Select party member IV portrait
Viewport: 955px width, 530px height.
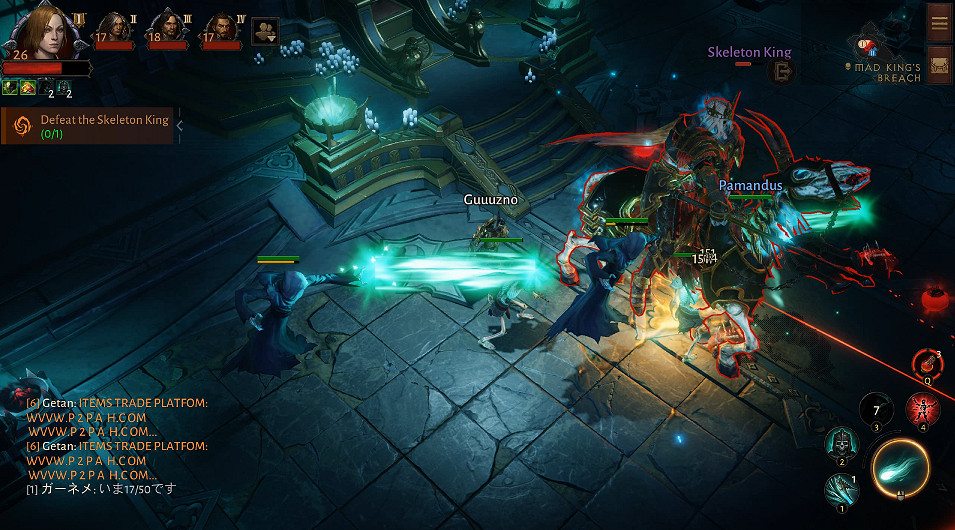221,30
